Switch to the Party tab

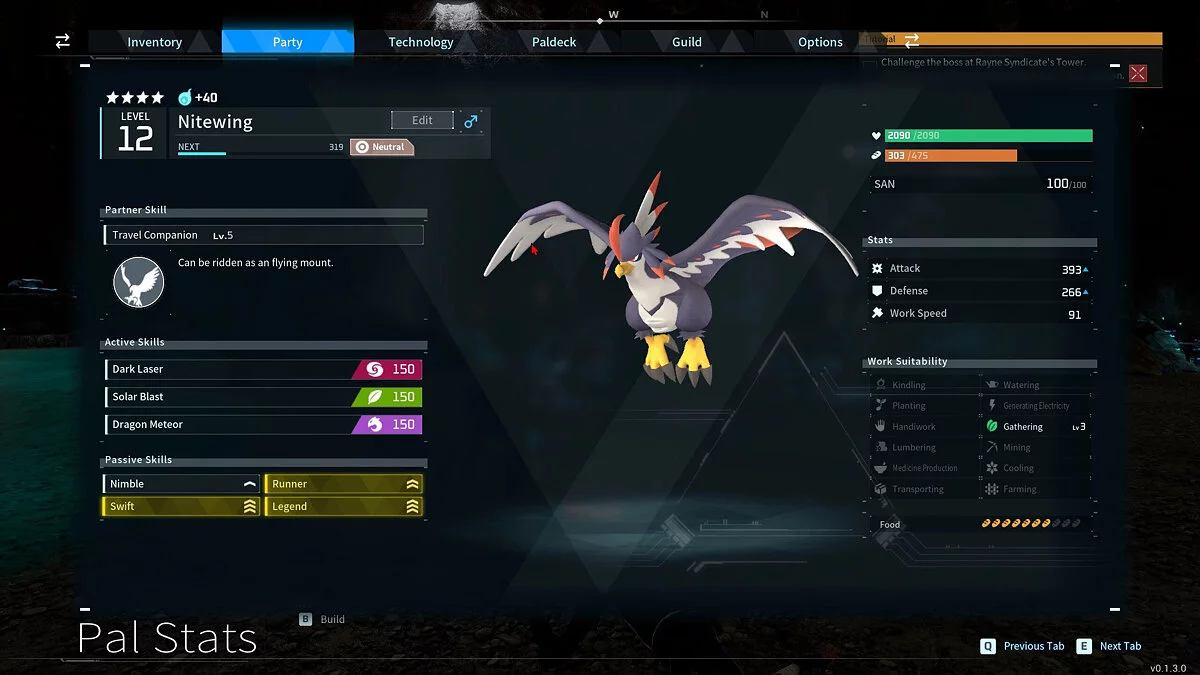(287, 42)
